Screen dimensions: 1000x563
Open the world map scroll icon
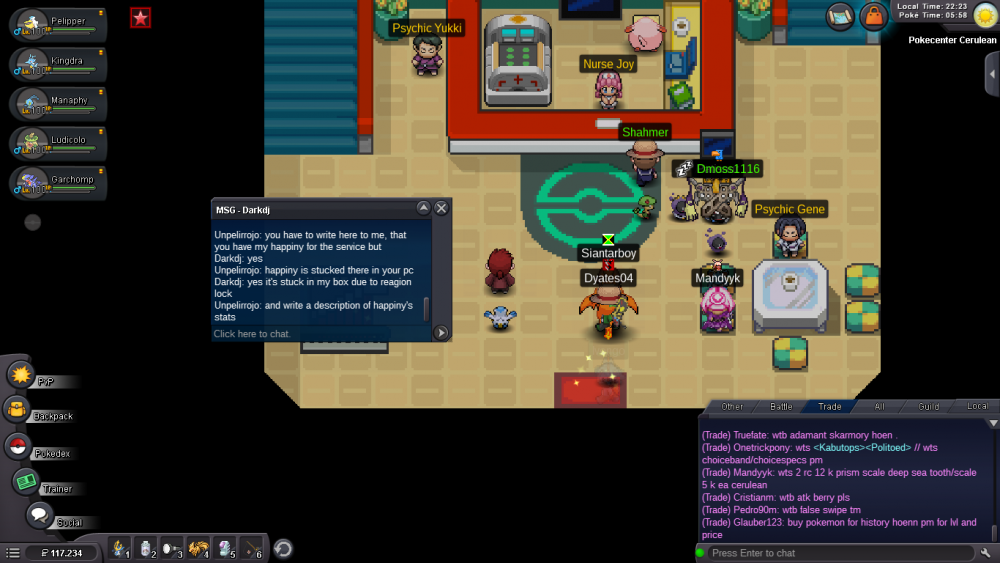840,17
